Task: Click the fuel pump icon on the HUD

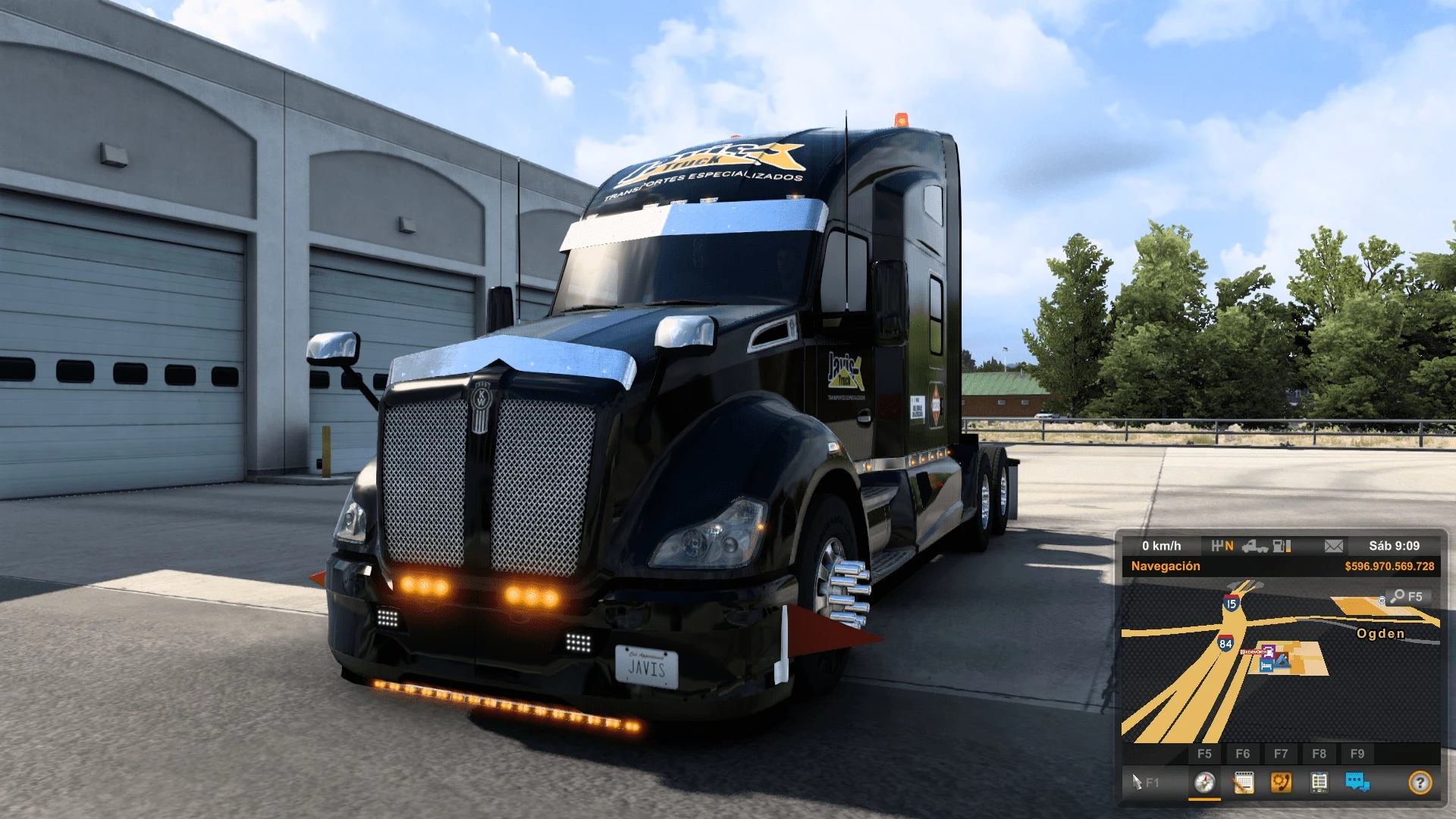Action: point(1279,546)
